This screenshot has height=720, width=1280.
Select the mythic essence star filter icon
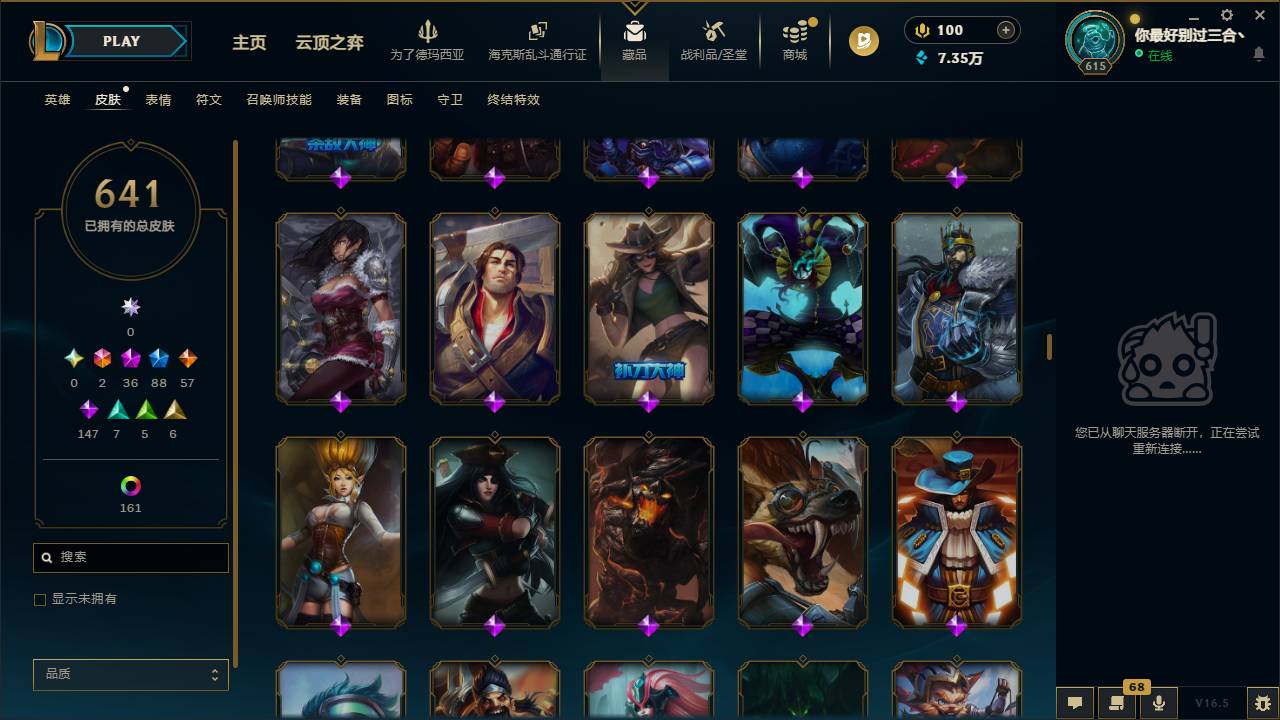pos(130,307)
